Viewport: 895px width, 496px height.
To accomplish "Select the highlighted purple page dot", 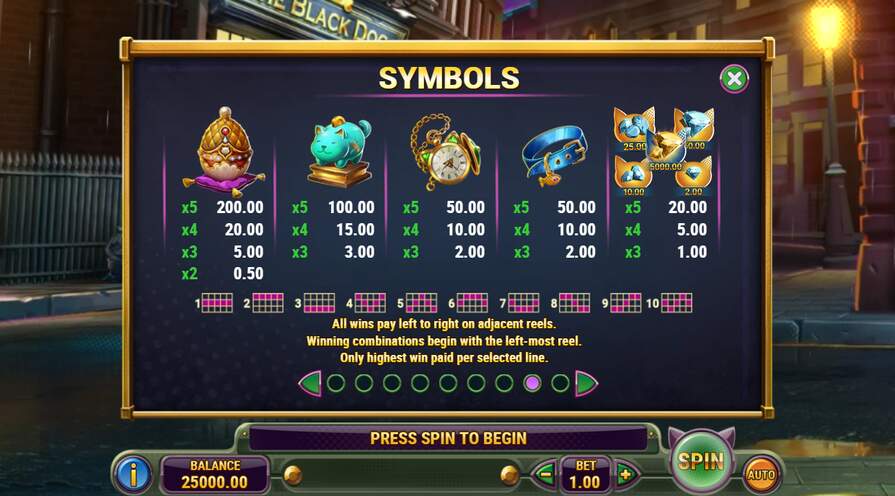I will pyautogui.click(x=532, y=383).
